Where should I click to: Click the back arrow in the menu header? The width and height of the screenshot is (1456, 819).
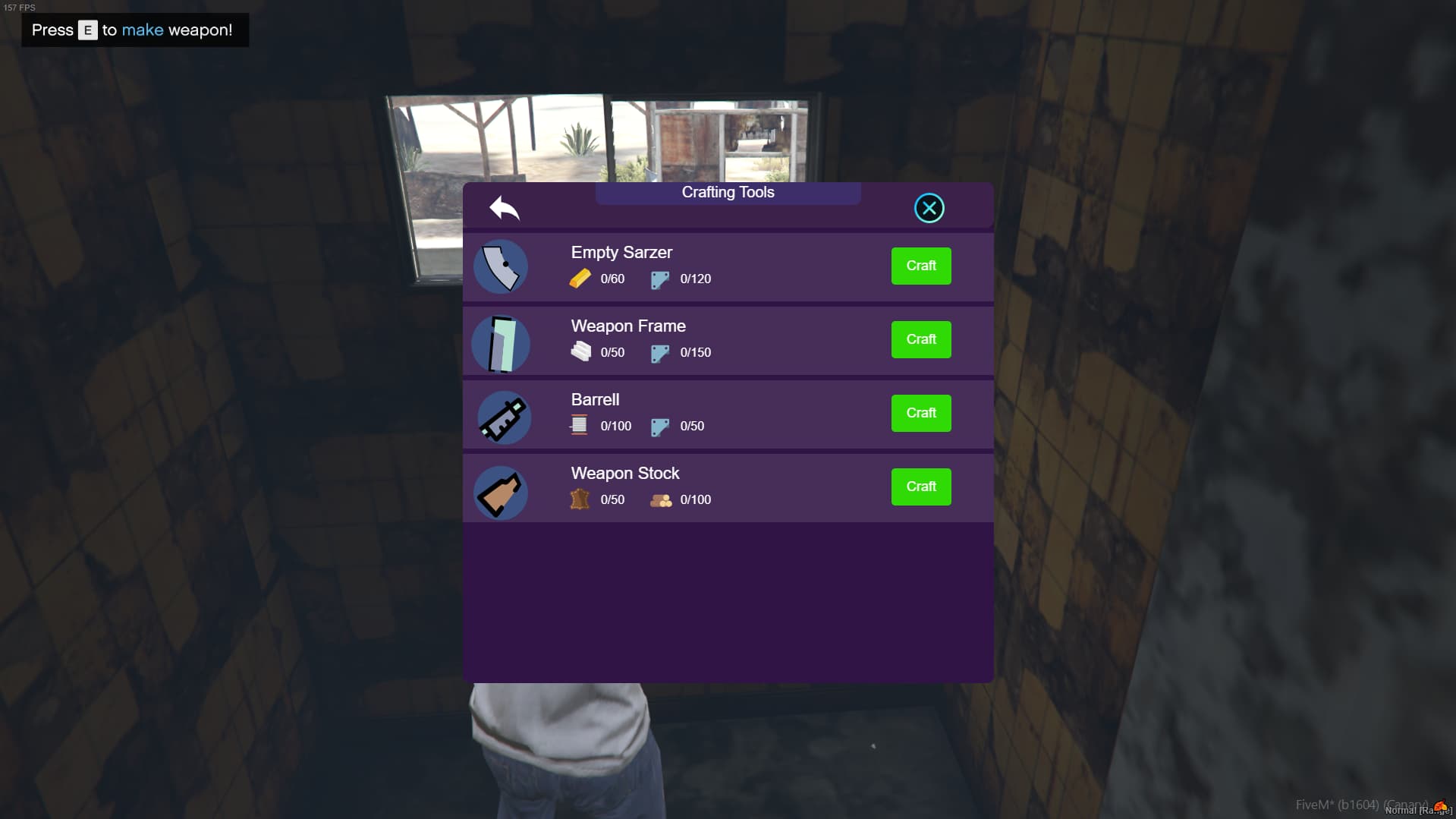[505, 208]
